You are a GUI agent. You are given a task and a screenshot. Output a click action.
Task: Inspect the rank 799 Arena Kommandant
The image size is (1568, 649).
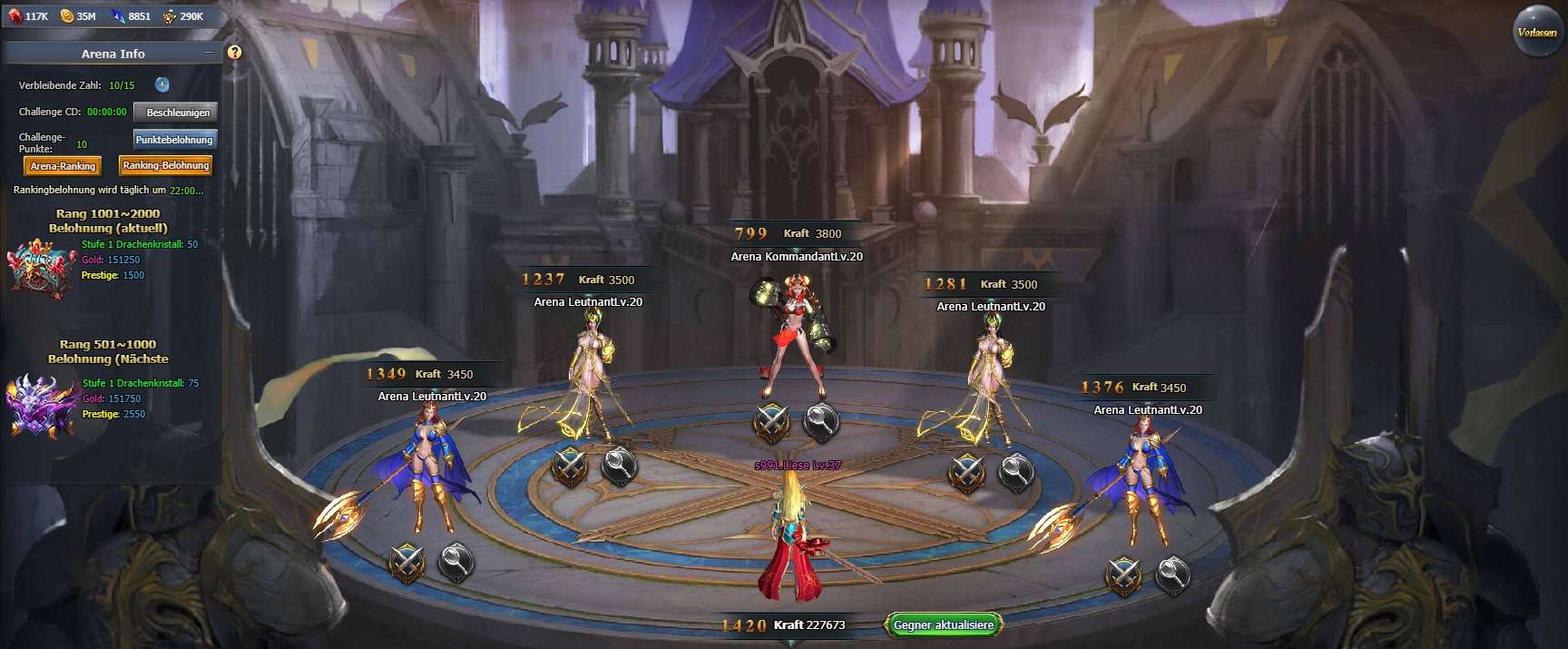pos(821,421)
